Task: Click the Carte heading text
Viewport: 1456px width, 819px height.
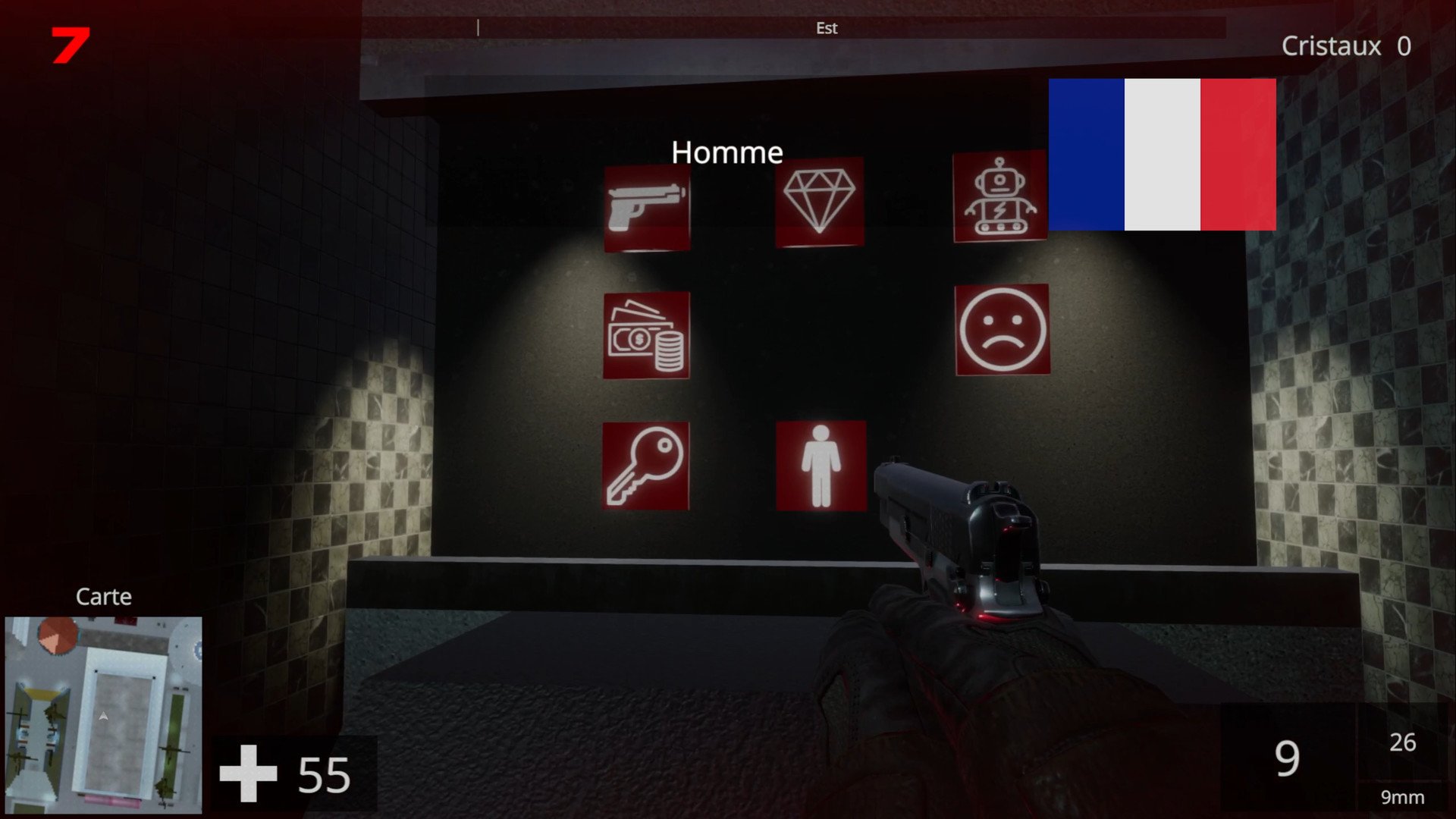Action: click(x=103, y=597)
